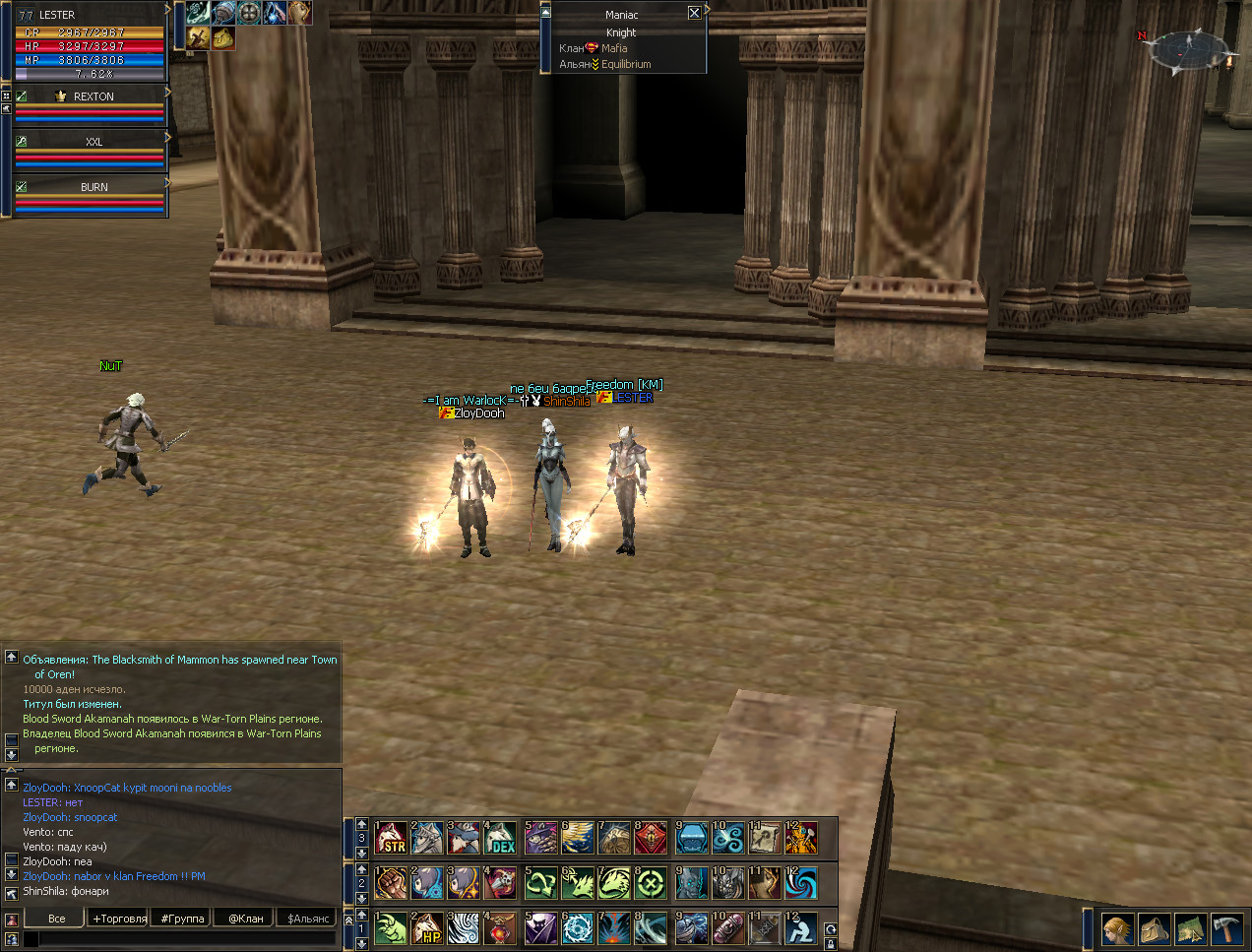Open the inventory bag icon

click(x=1154, y=928)
